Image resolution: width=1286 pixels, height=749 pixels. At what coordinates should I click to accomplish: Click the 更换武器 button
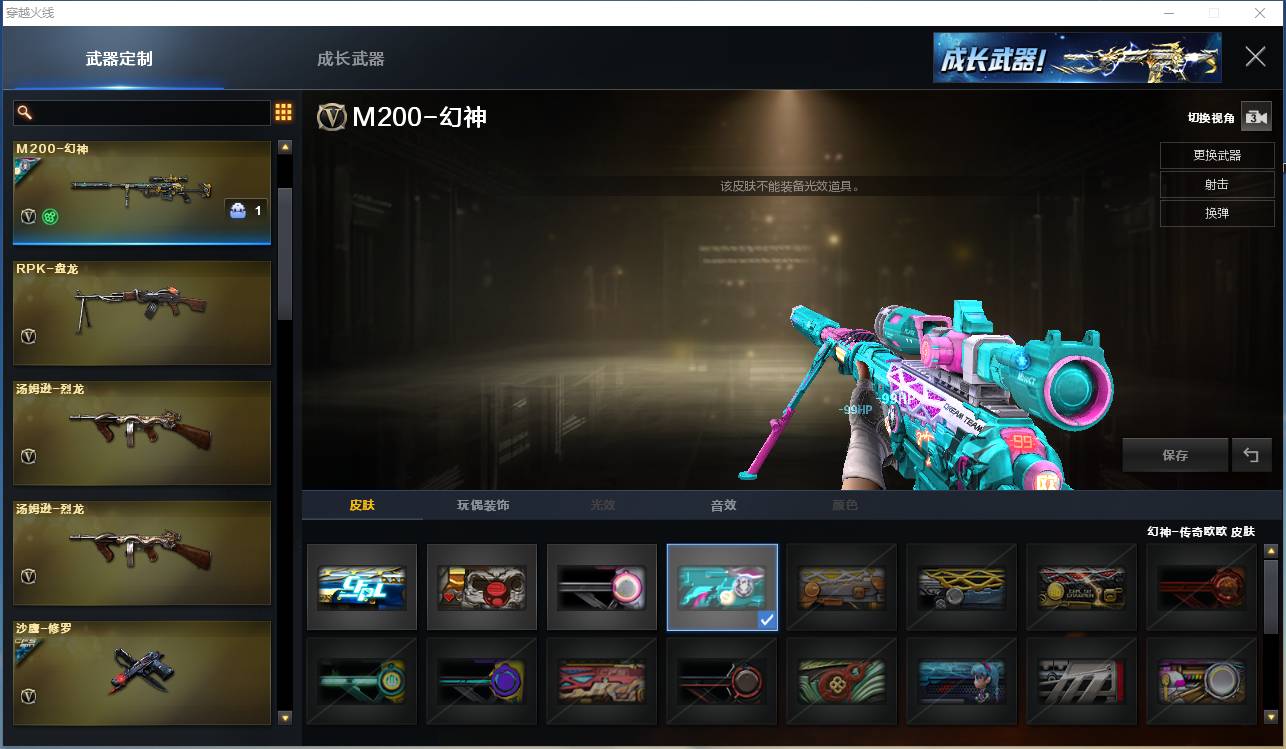[x=1217, y=156]
